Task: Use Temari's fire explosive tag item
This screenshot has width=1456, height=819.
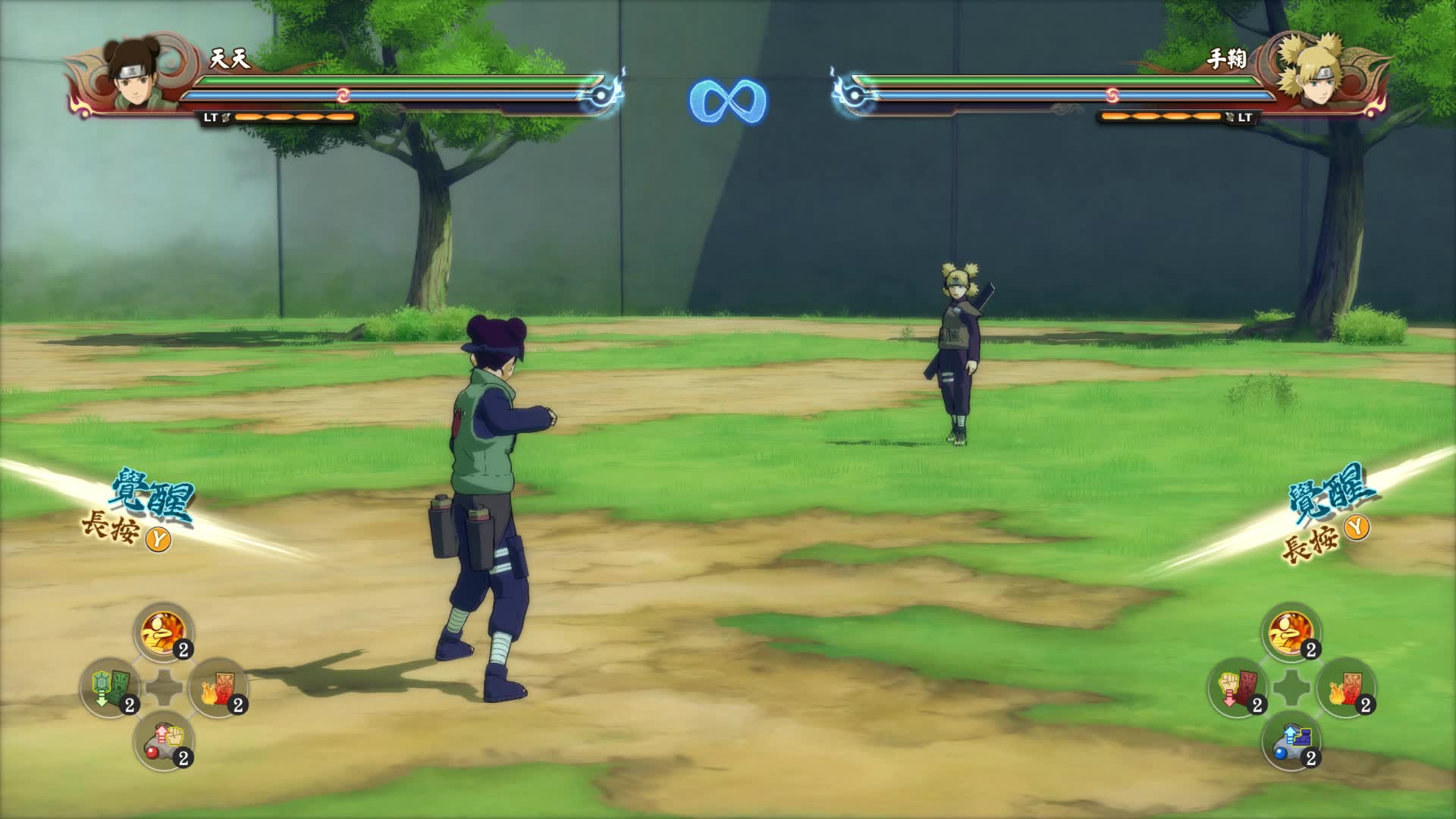Action: tap(1345, 688)
